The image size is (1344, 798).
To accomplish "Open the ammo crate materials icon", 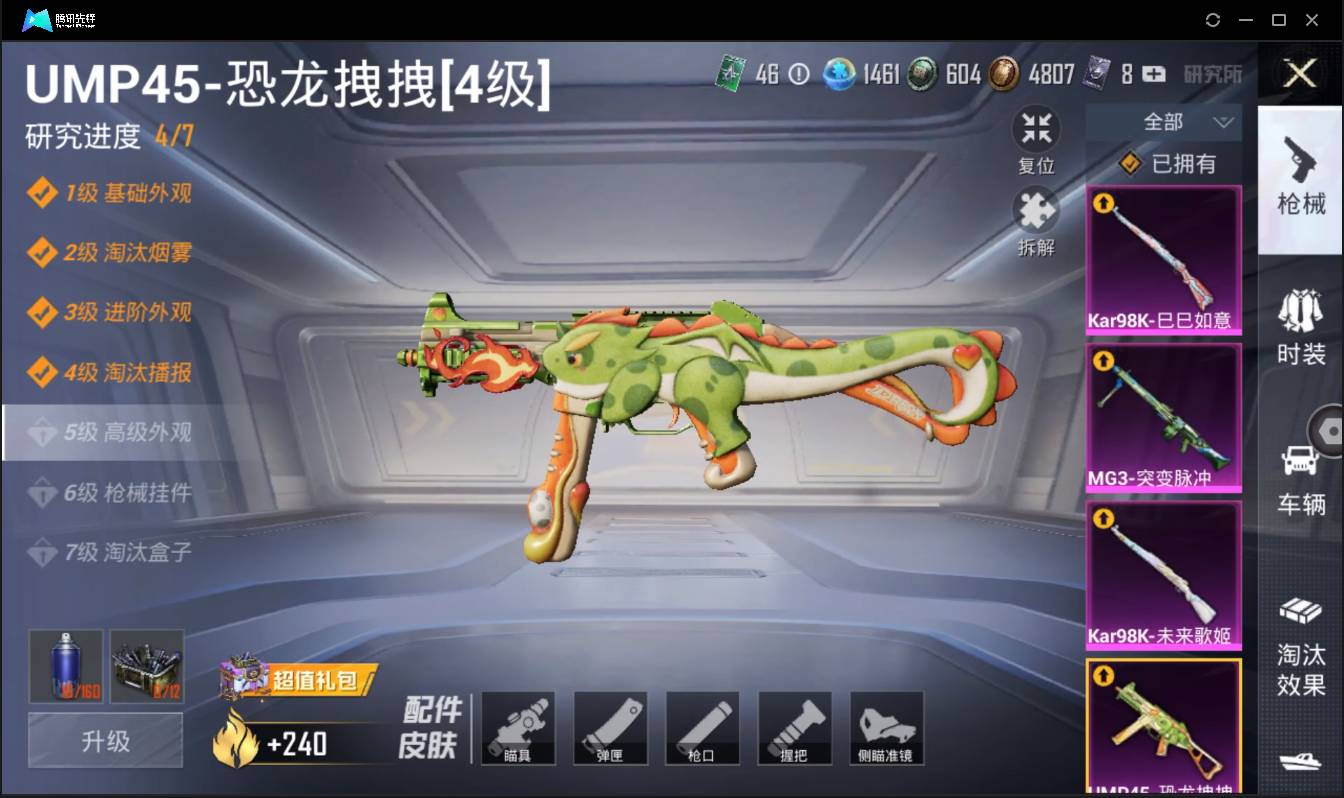I will pos(147,666).
